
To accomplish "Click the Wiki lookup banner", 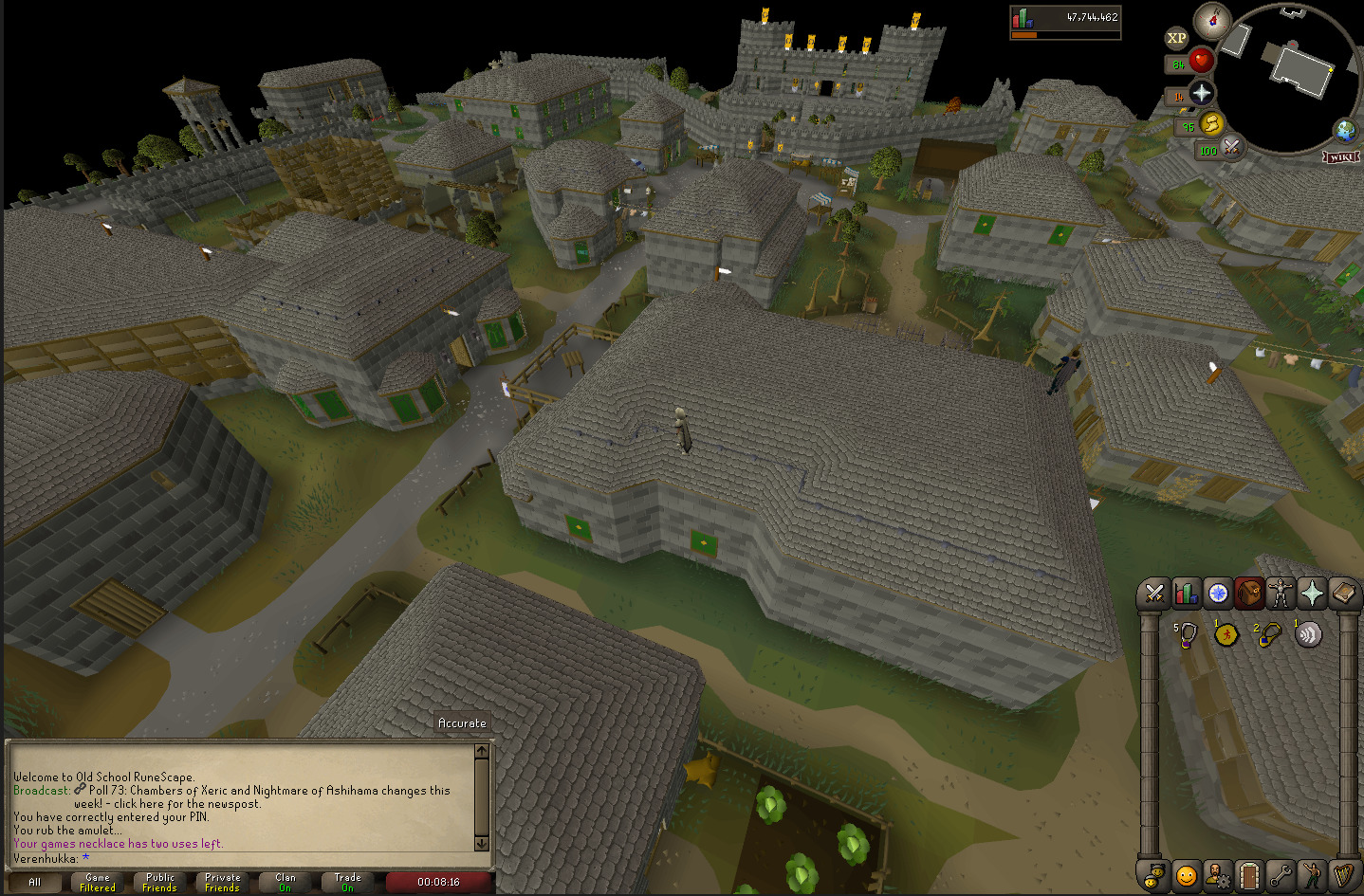I will pos(1341,156).
